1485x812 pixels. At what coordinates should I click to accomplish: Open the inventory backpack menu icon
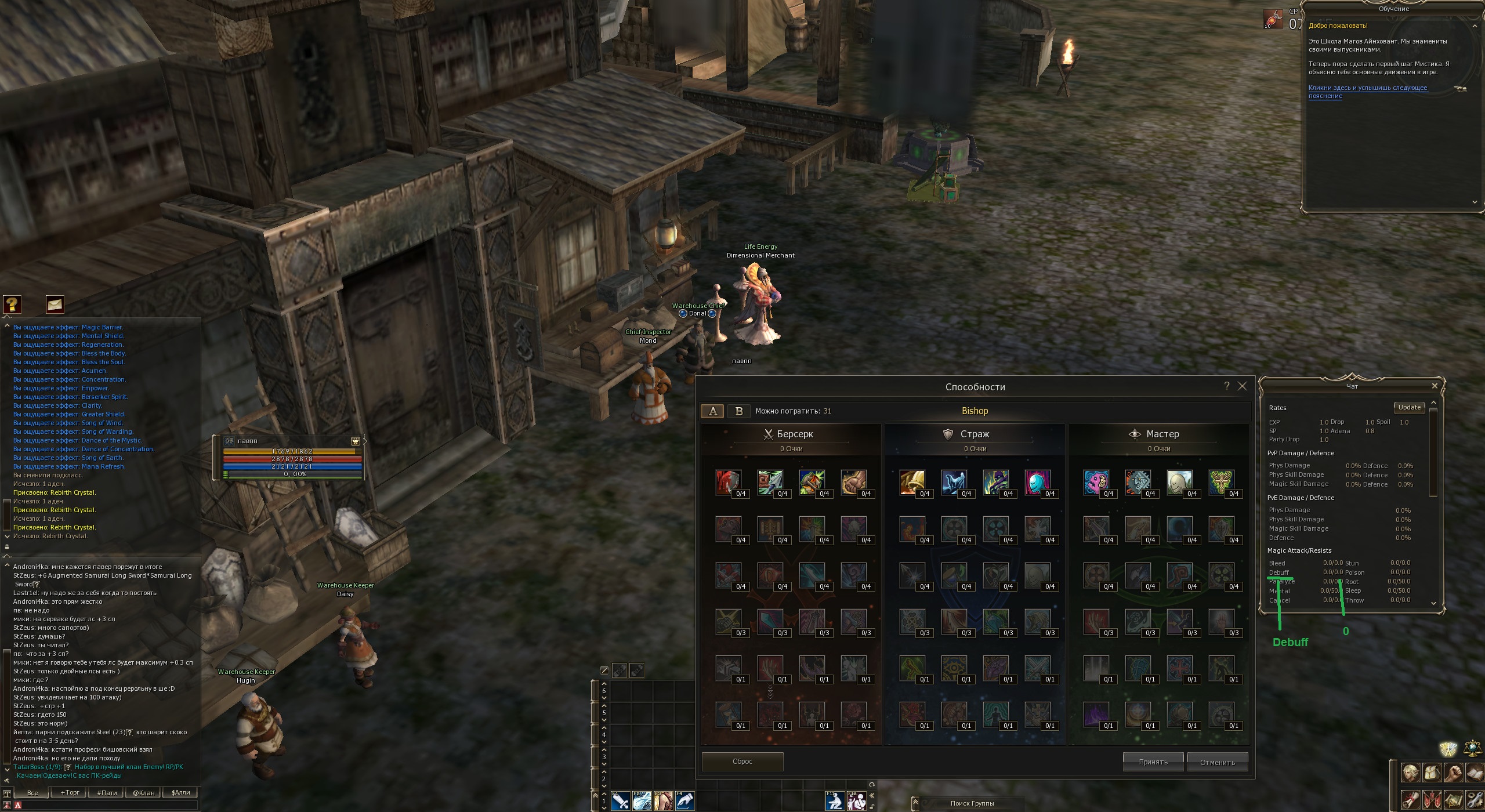(1432, 773)
